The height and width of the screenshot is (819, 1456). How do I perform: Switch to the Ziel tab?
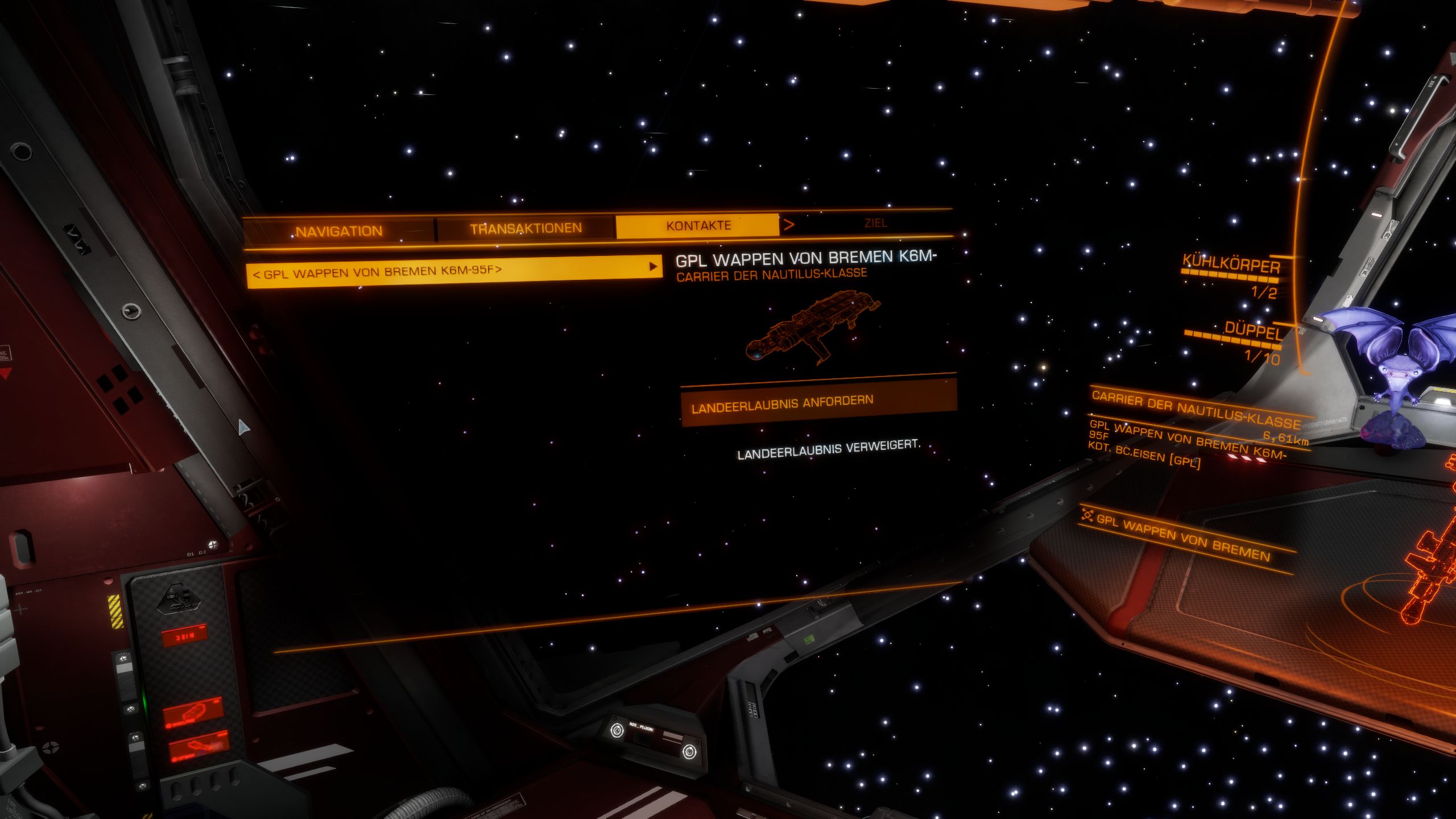click(x=875, y=223)
